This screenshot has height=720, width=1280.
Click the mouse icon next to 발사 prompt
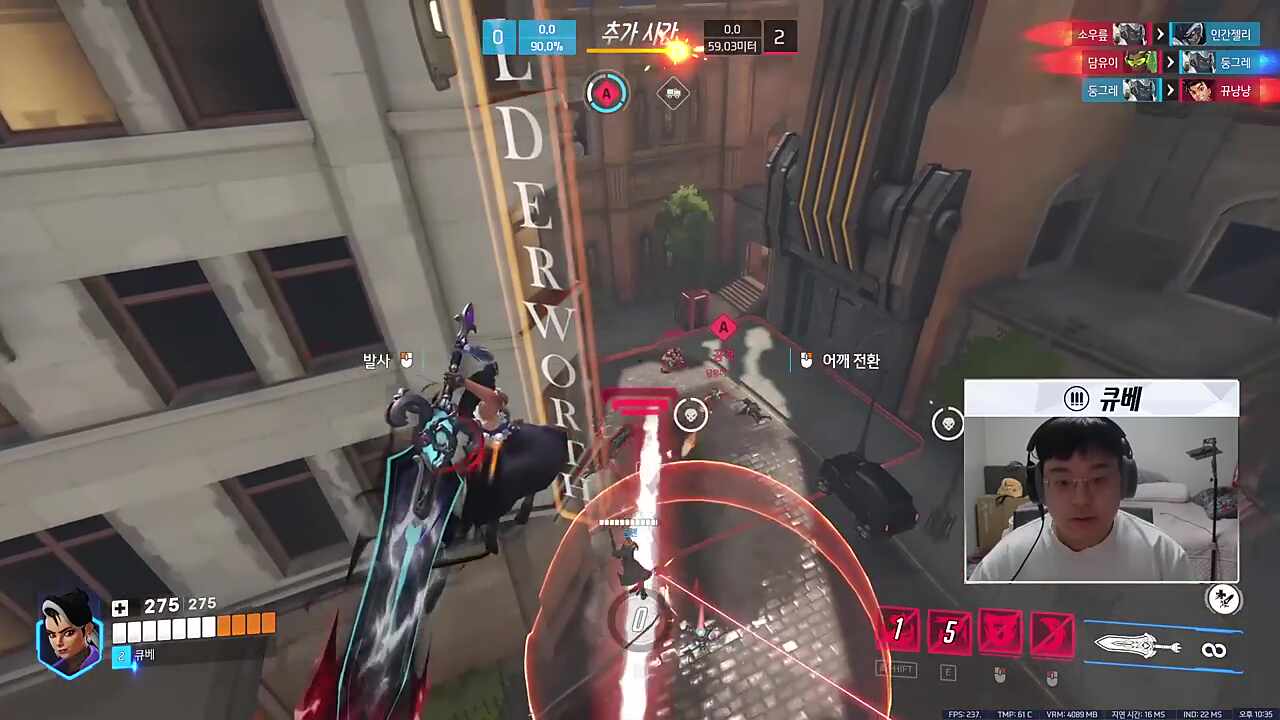click(x=406, y=360)
